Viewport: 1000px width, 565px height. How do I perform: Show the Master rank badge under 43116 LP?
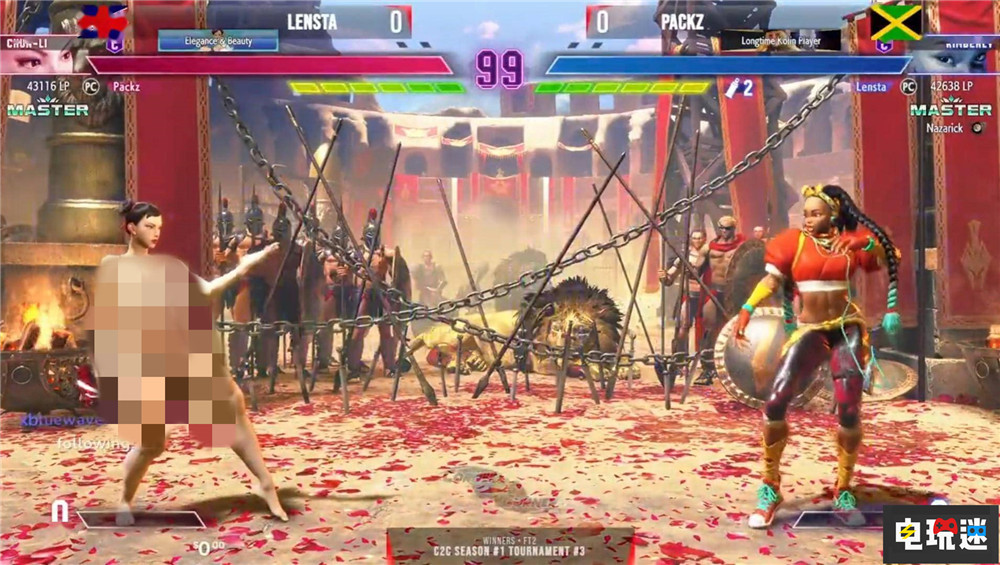47,109
